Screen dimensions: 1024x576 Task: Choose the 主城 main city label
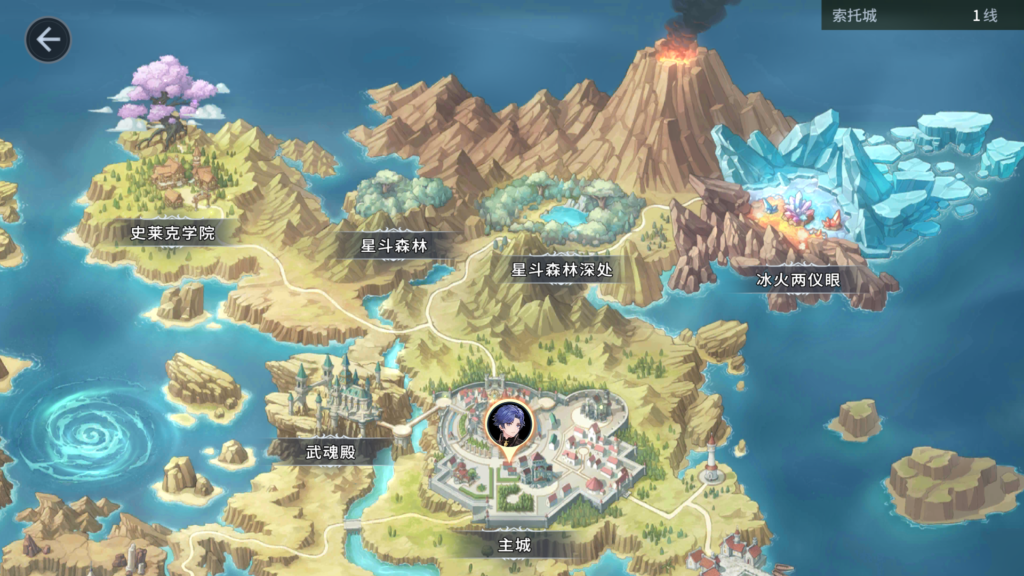514,546
